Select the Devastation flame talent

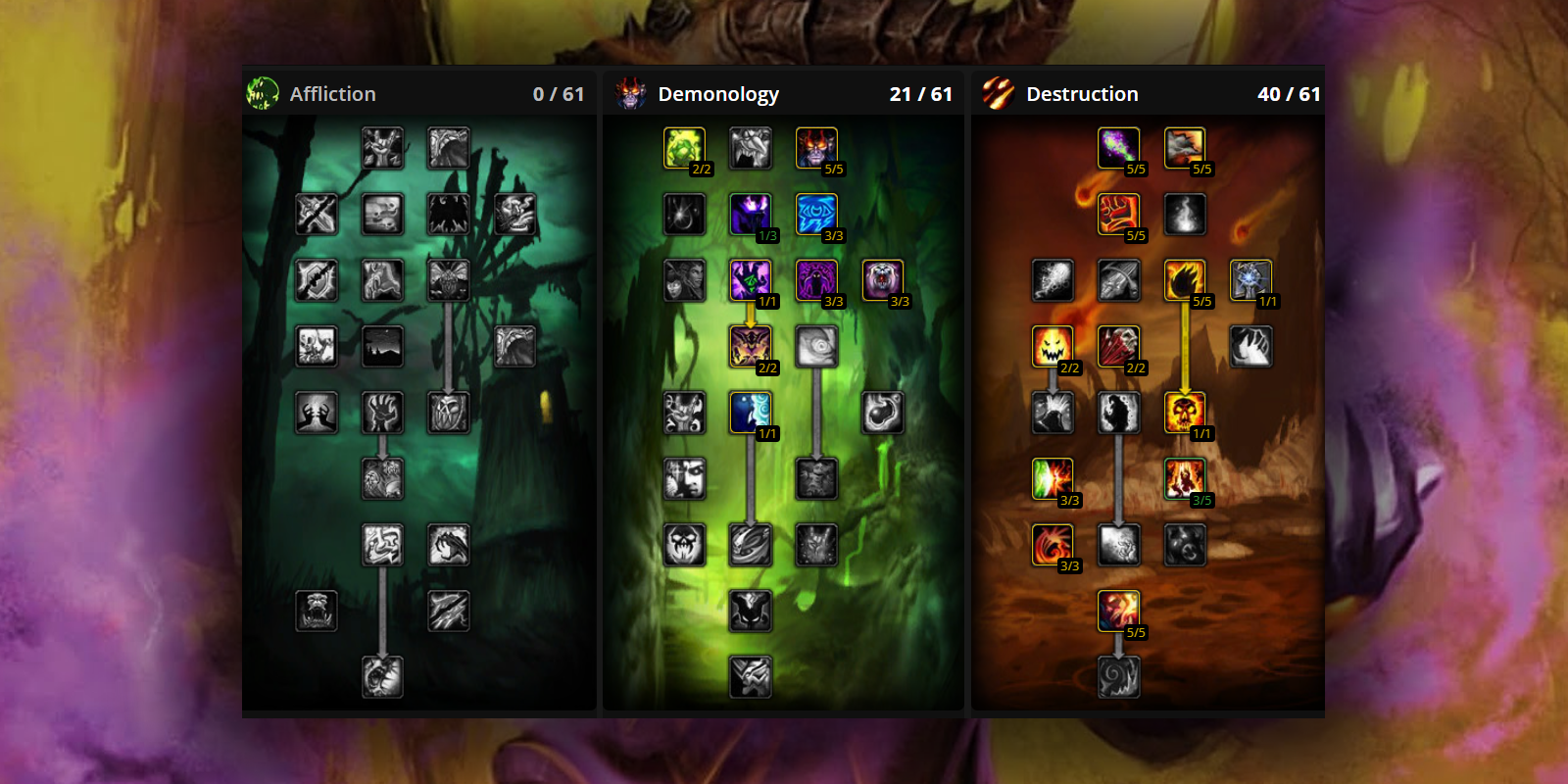pos(1187,280)
